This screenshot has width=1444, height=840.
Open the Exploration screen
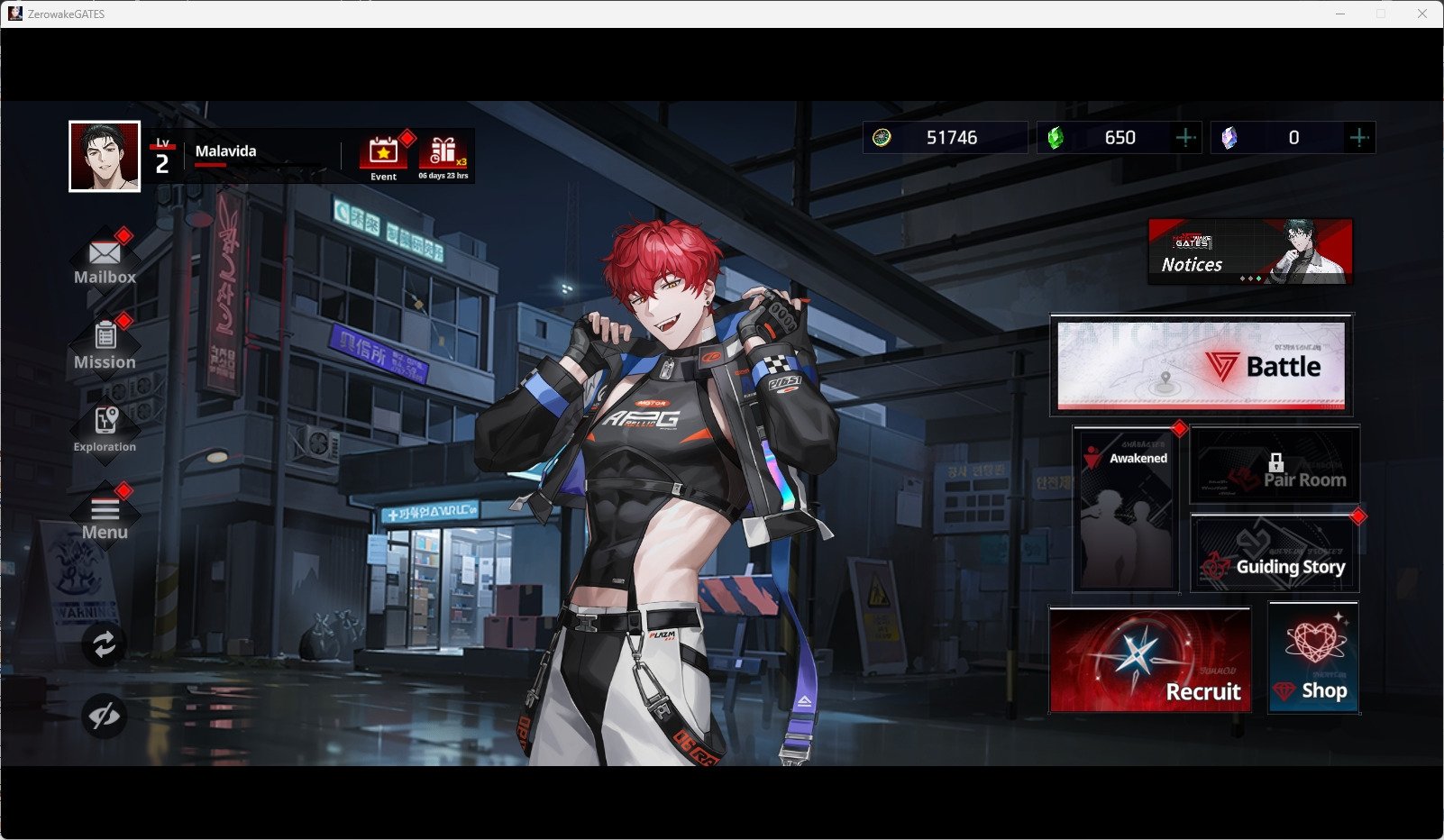(x=105, y=427)
